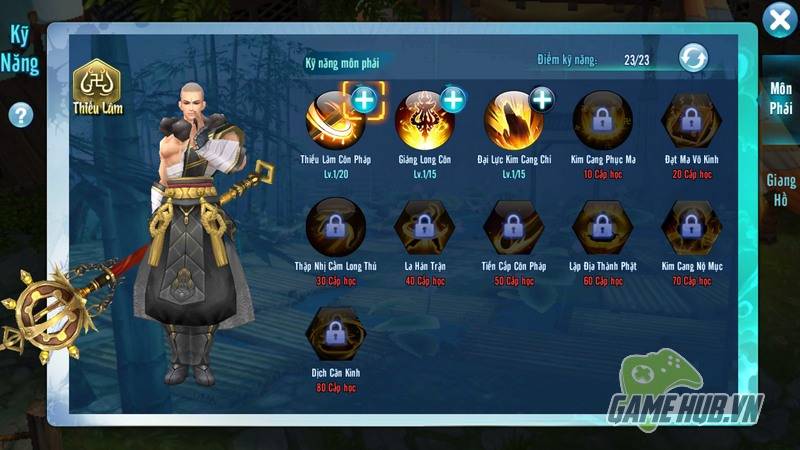The height and width of the screenshot is (450, 800).
Task: Upgrade Thiếu Lâm Côn Pháp with plus button
Action: [x=362, y=98]
